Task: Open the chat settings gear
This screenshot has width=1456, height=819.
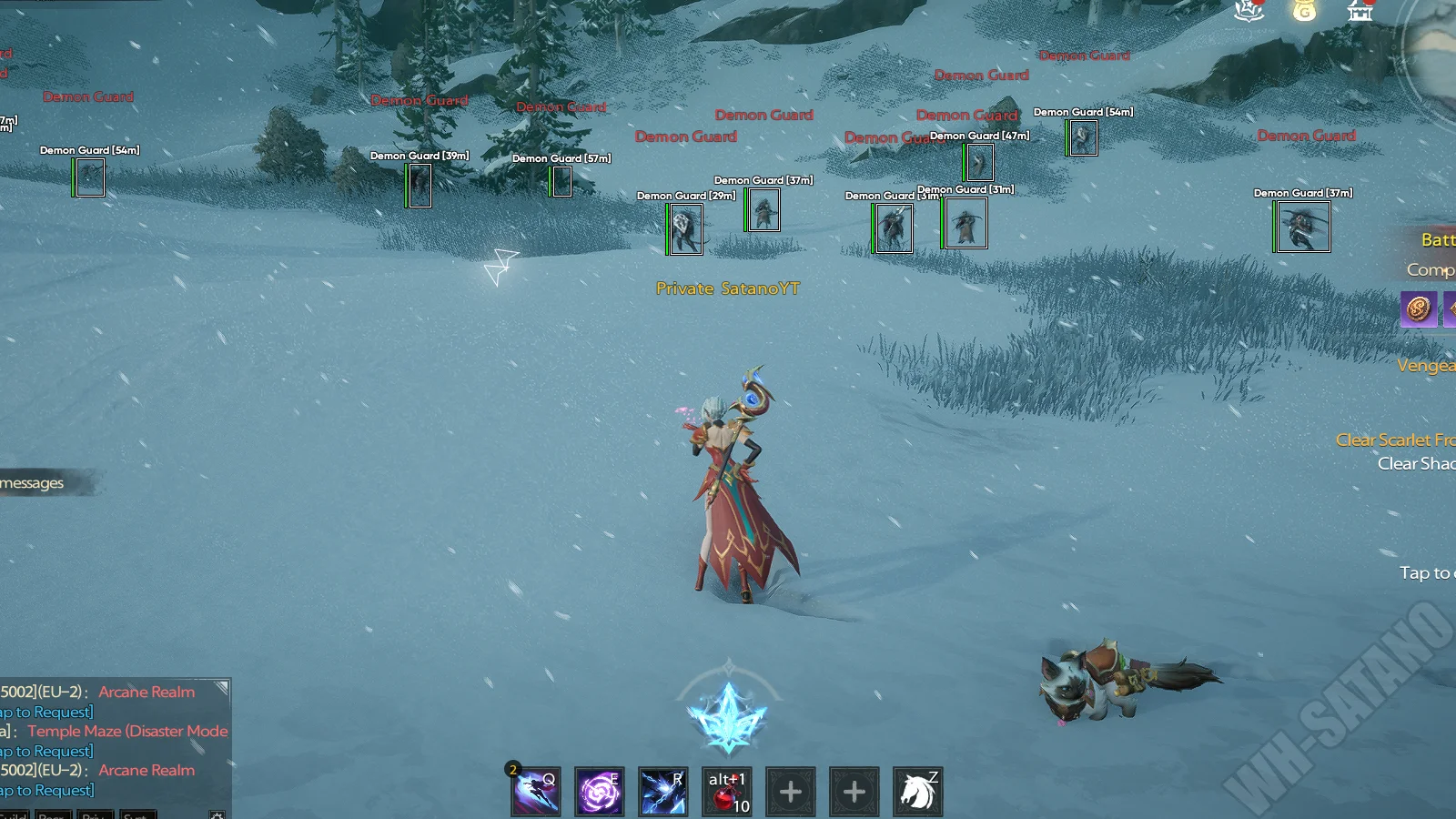Action: [217, 814]
